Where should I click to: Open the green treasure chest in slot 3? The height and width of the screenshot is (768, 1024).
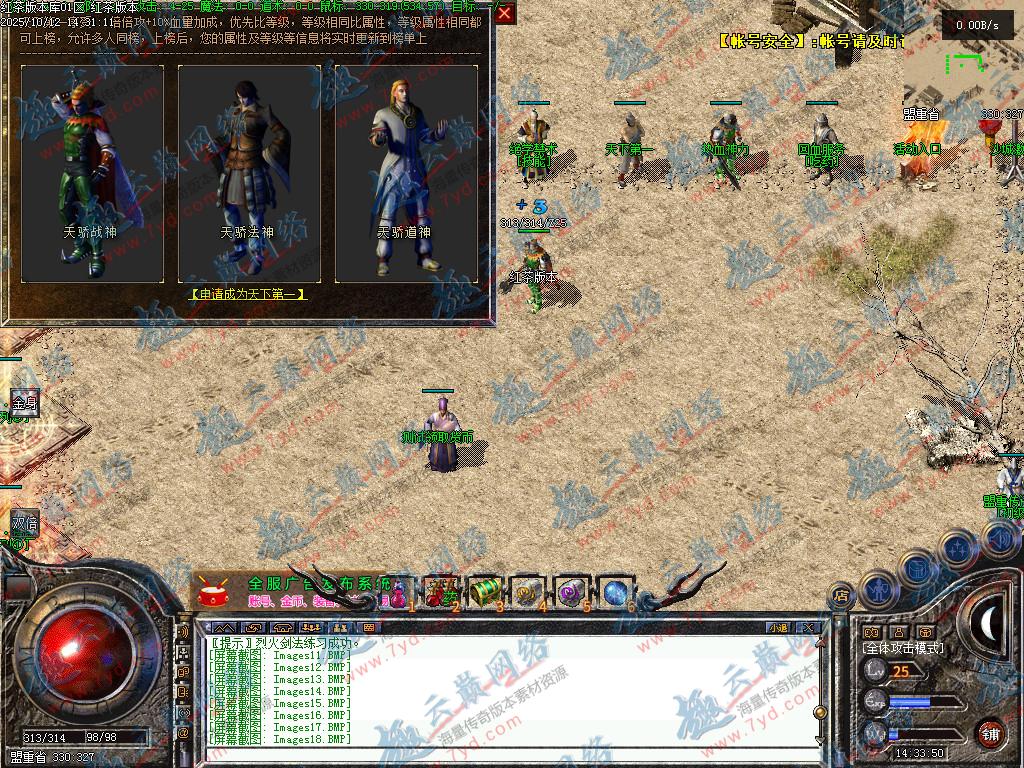click(485, 592)
